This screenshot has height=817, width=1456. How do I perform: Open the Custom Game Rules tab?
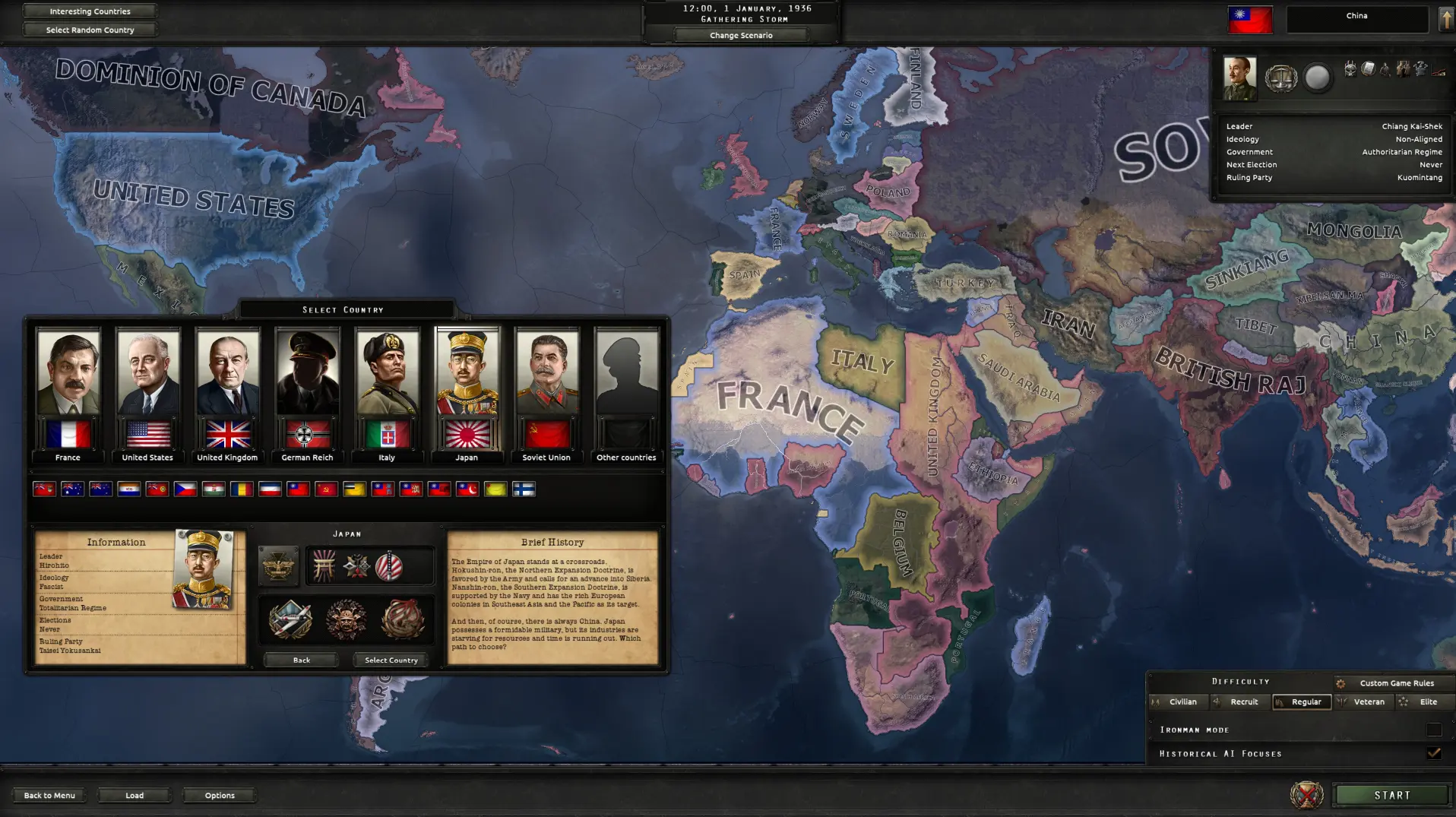pos(1397,683)
